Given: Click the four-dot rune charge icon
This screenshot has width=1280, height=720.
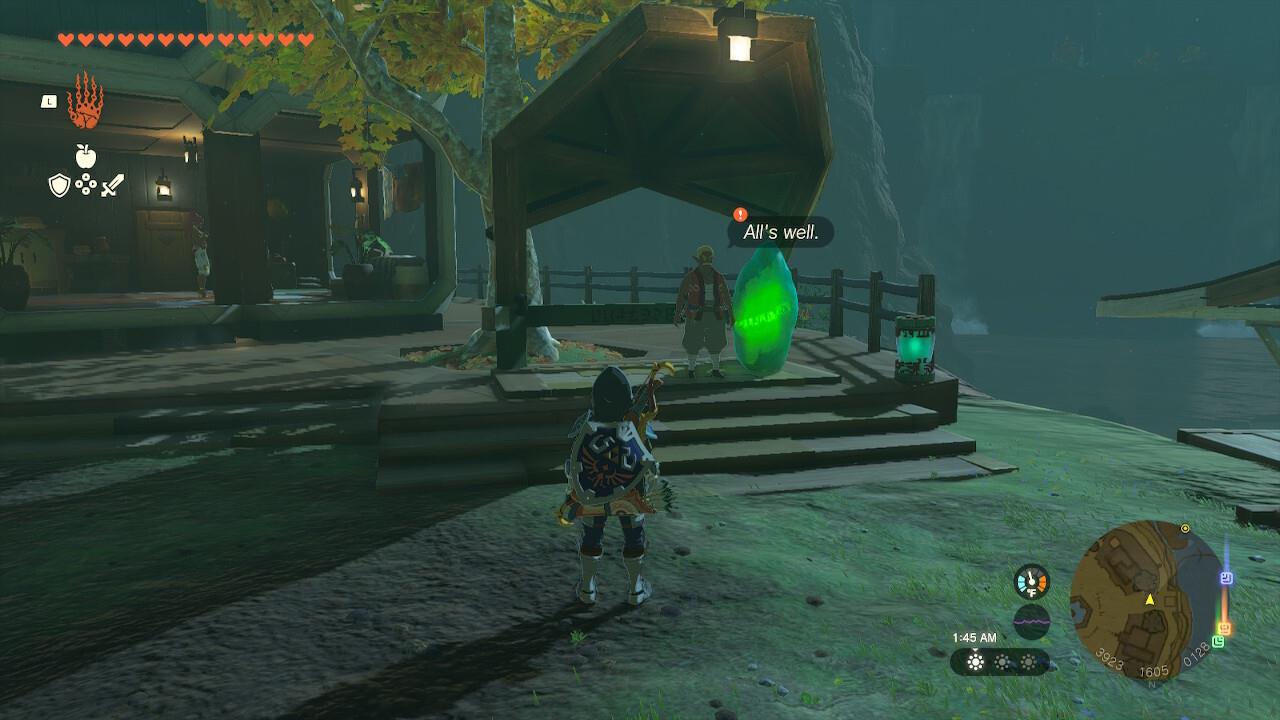Looking at the screenshot, I should [x=87, y=184].
